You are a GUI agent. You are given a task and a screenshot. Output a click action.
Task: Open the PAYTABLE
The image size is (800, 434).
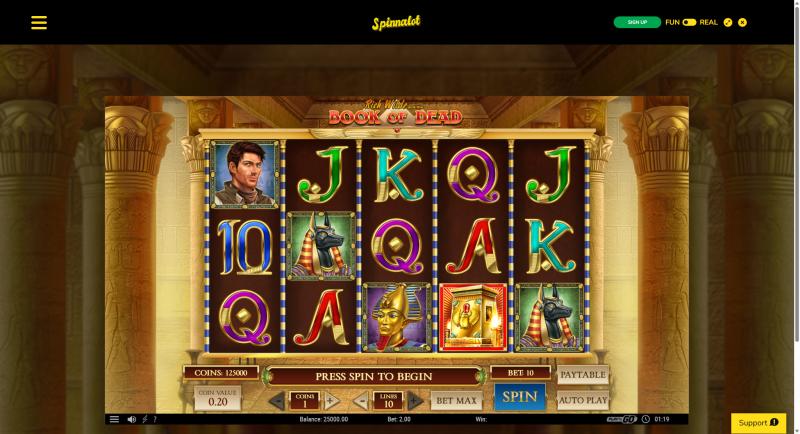[582, 376]
